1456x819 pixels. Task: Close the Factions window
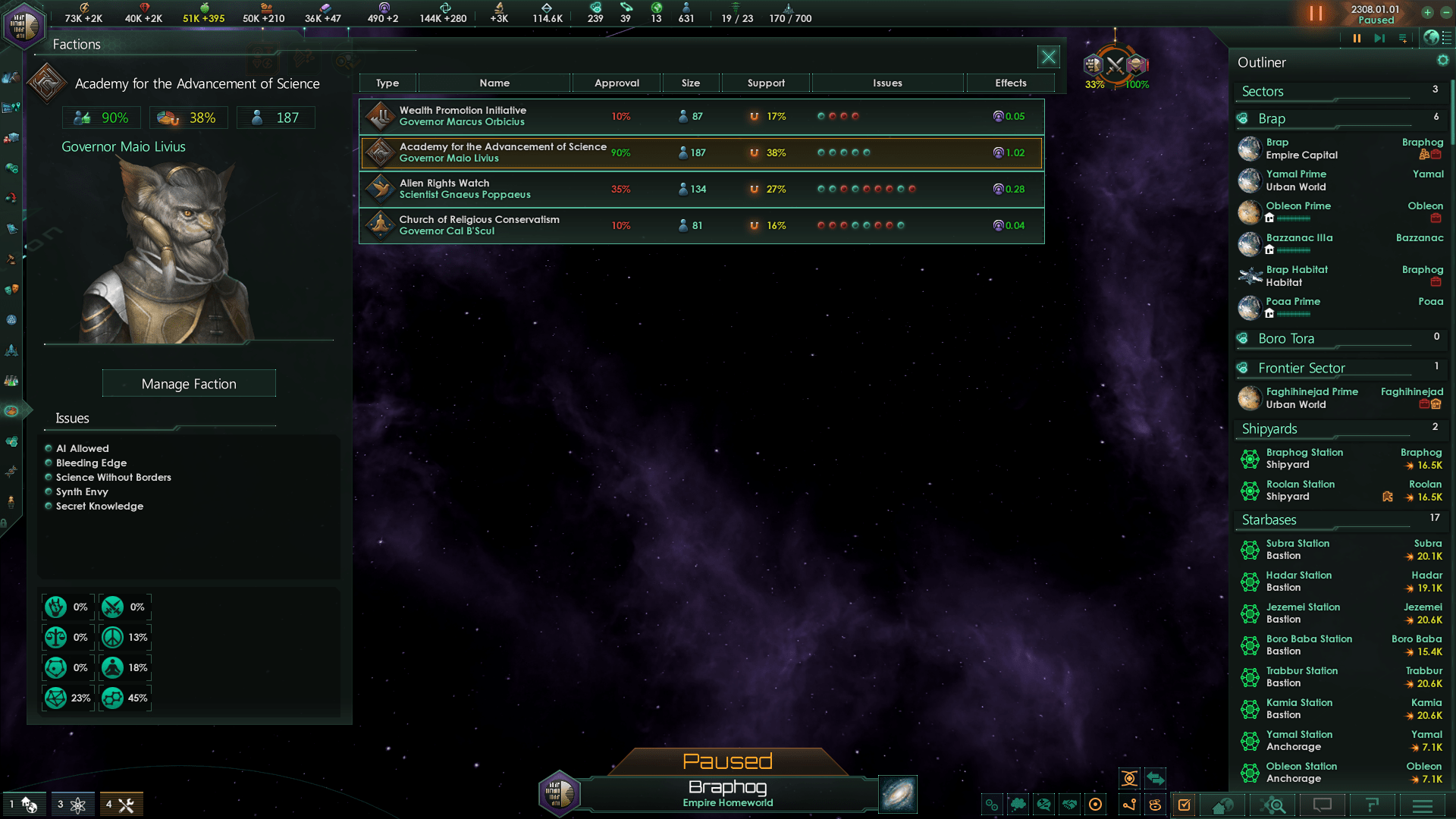[1048, 57]
